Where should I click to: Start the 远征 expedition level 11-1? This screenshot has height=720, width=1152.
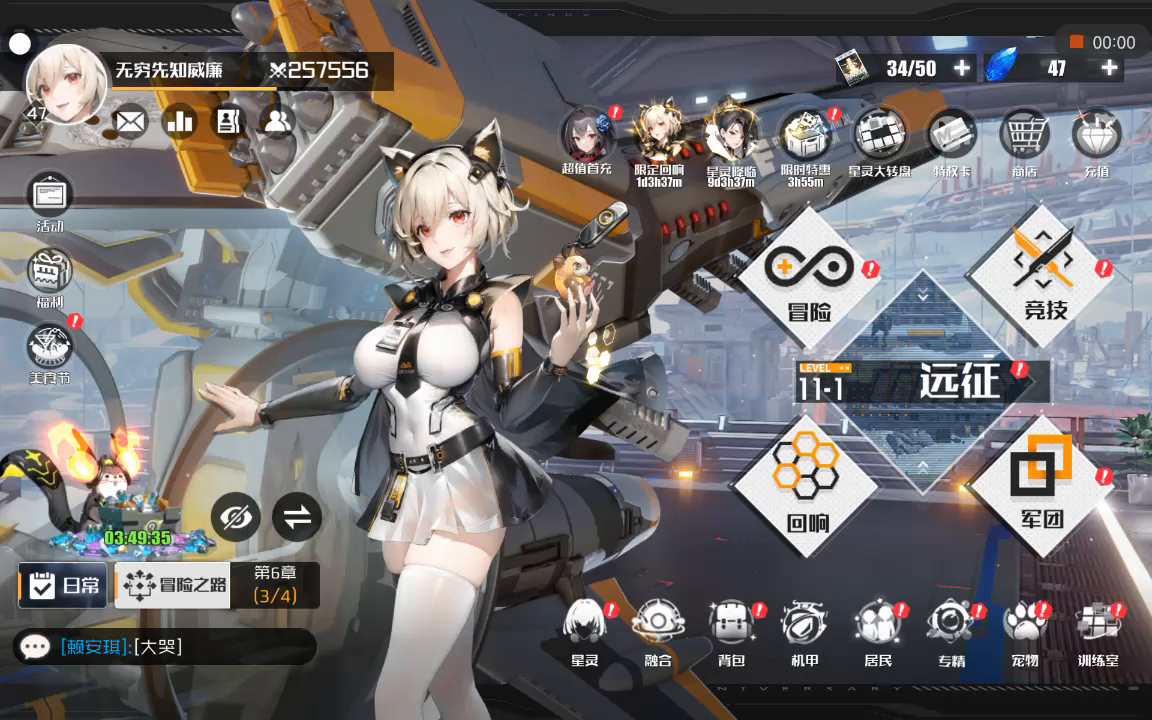coord(921,382)
